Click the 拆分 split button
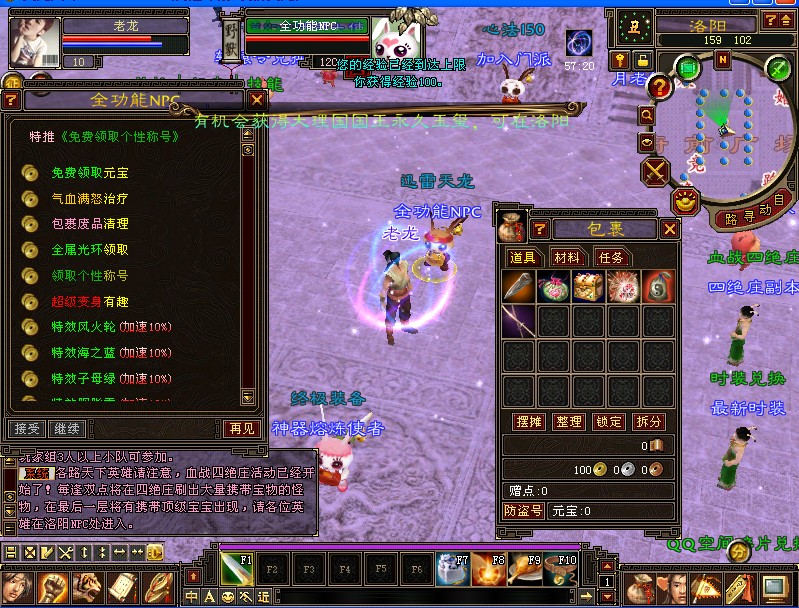799x608 pixels. pos(649,422)
